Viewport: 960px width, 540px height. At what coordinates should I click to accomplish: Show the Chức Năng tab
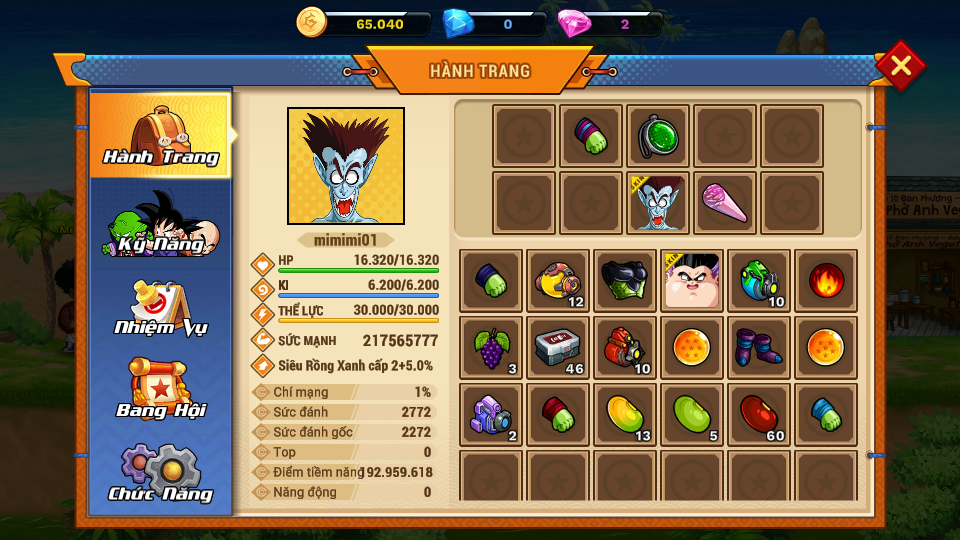[x=160, y=473]
